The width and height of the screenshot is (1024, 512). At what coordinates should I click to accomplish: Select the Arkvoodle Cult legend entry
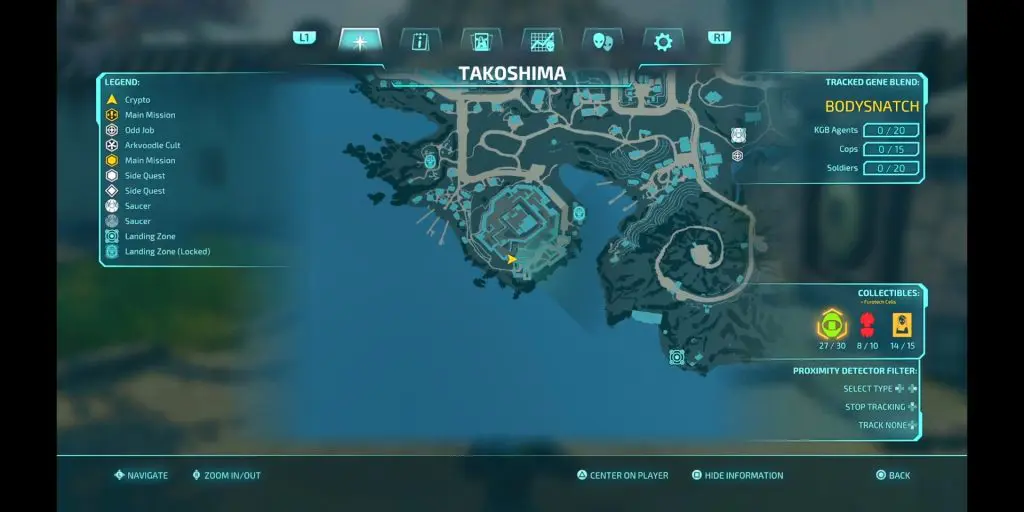pyautogui.click(x=152, y=145)
